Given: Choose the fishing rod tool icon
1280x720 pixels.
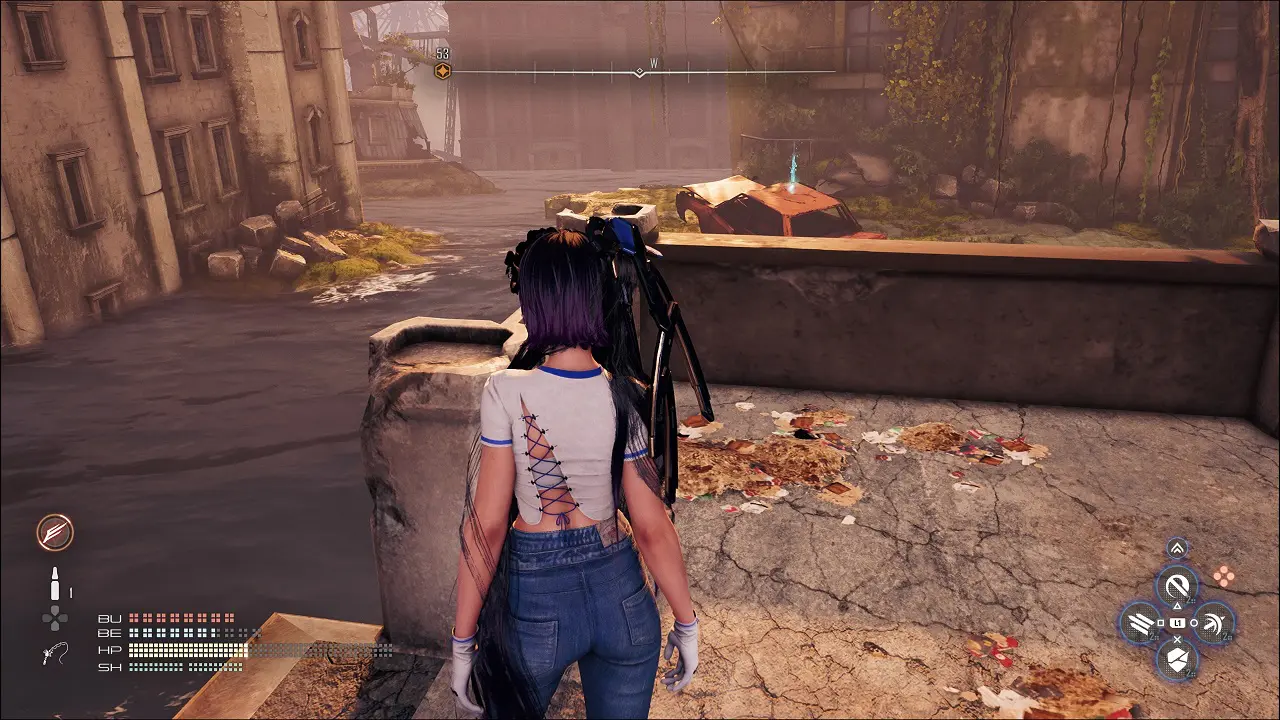Looking at the screenshot, I should (x=55, y=654).
